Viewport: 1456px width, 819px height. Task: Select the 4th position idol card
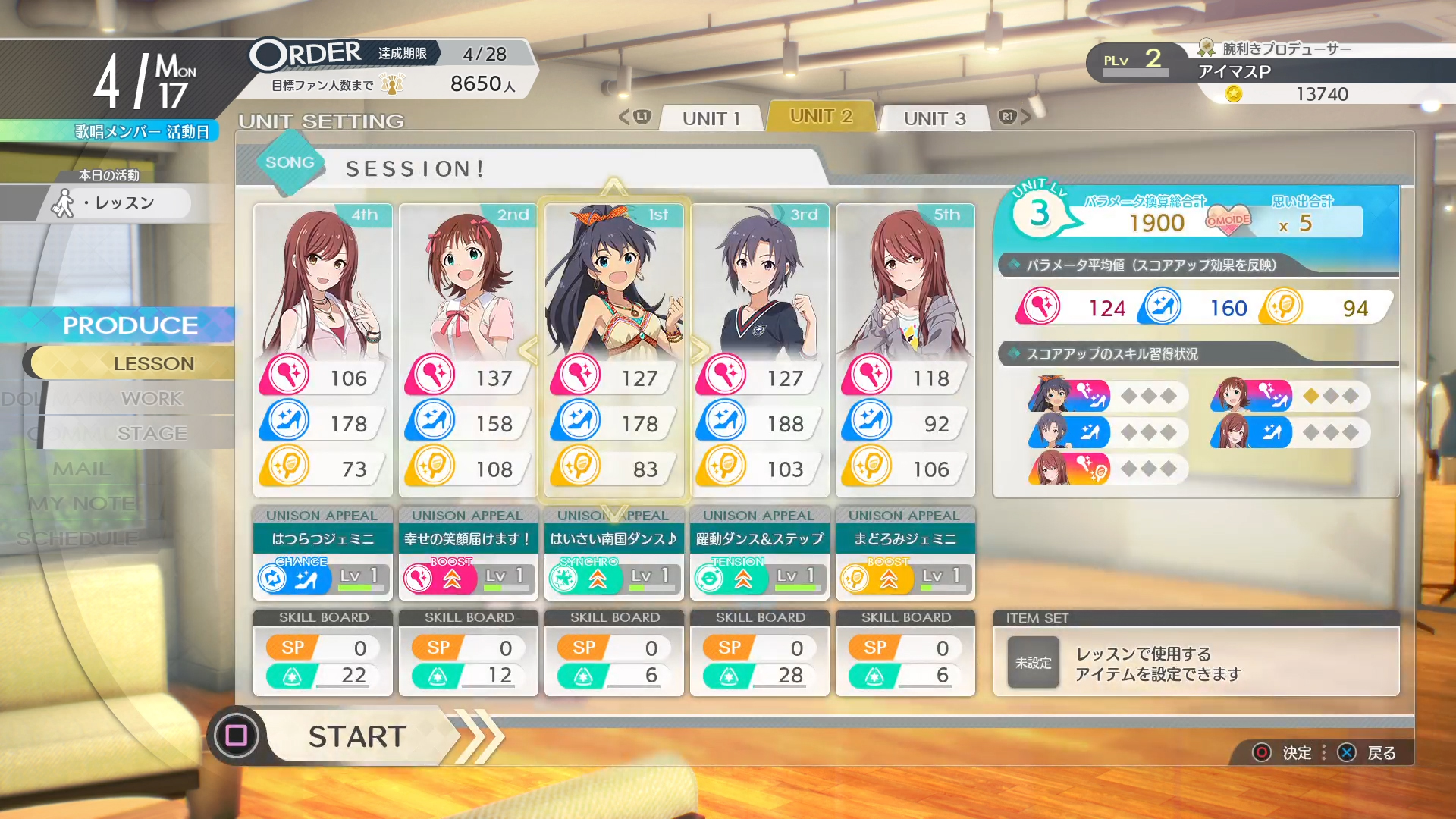322,349
